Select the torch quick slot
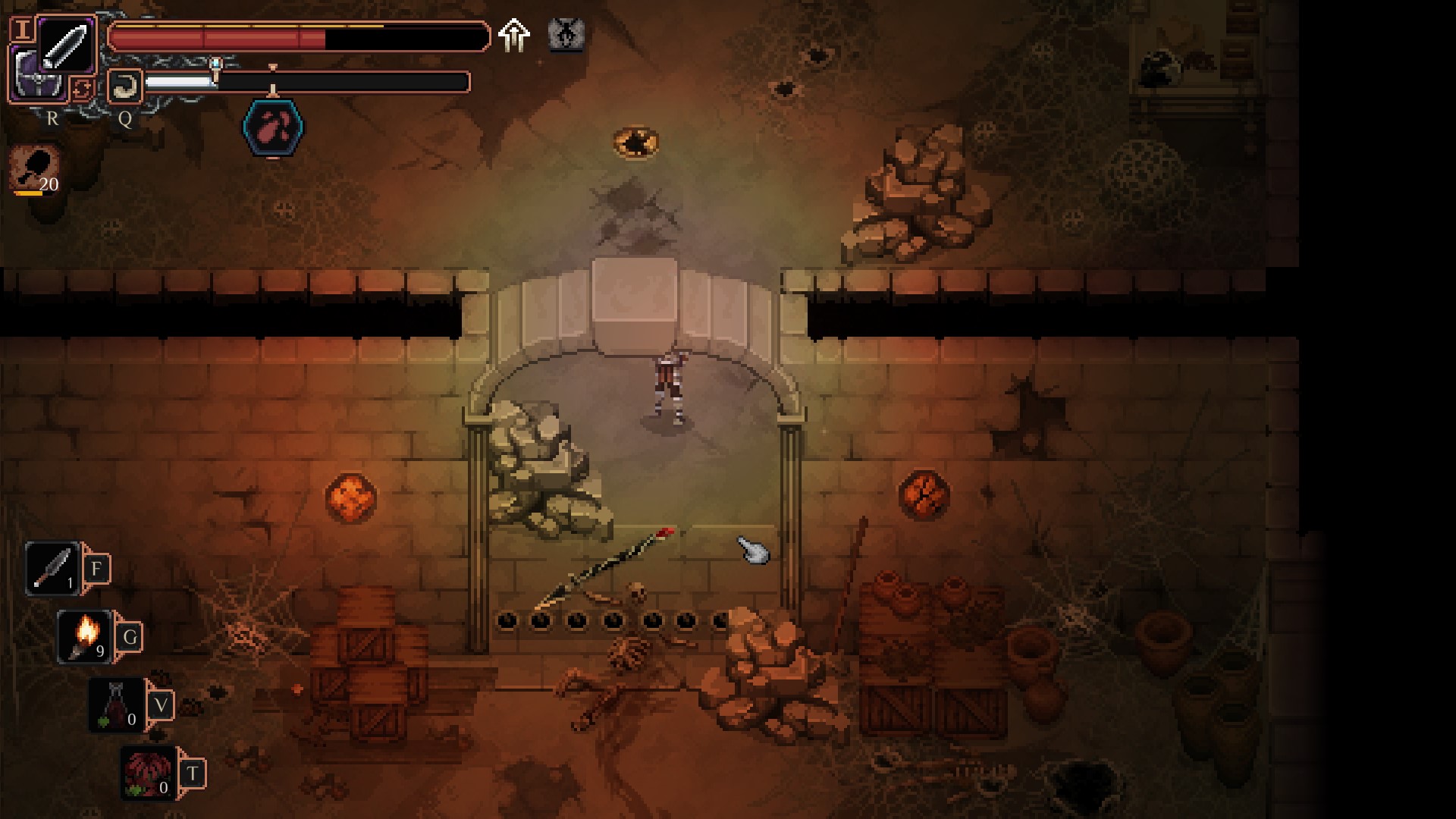Image resolution: width=1456 pixels, height=819 pixels. pos(85,636)
